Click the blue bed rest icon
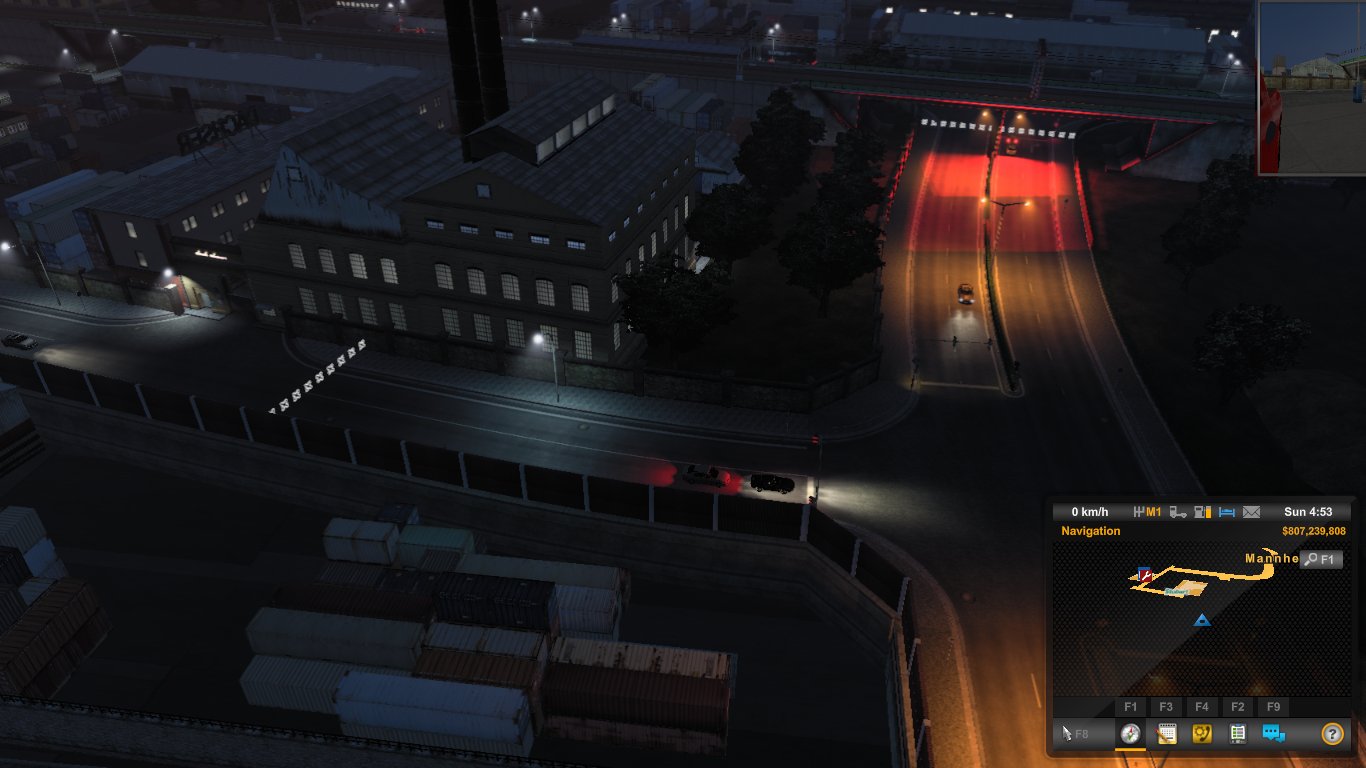 point(1228,512)
